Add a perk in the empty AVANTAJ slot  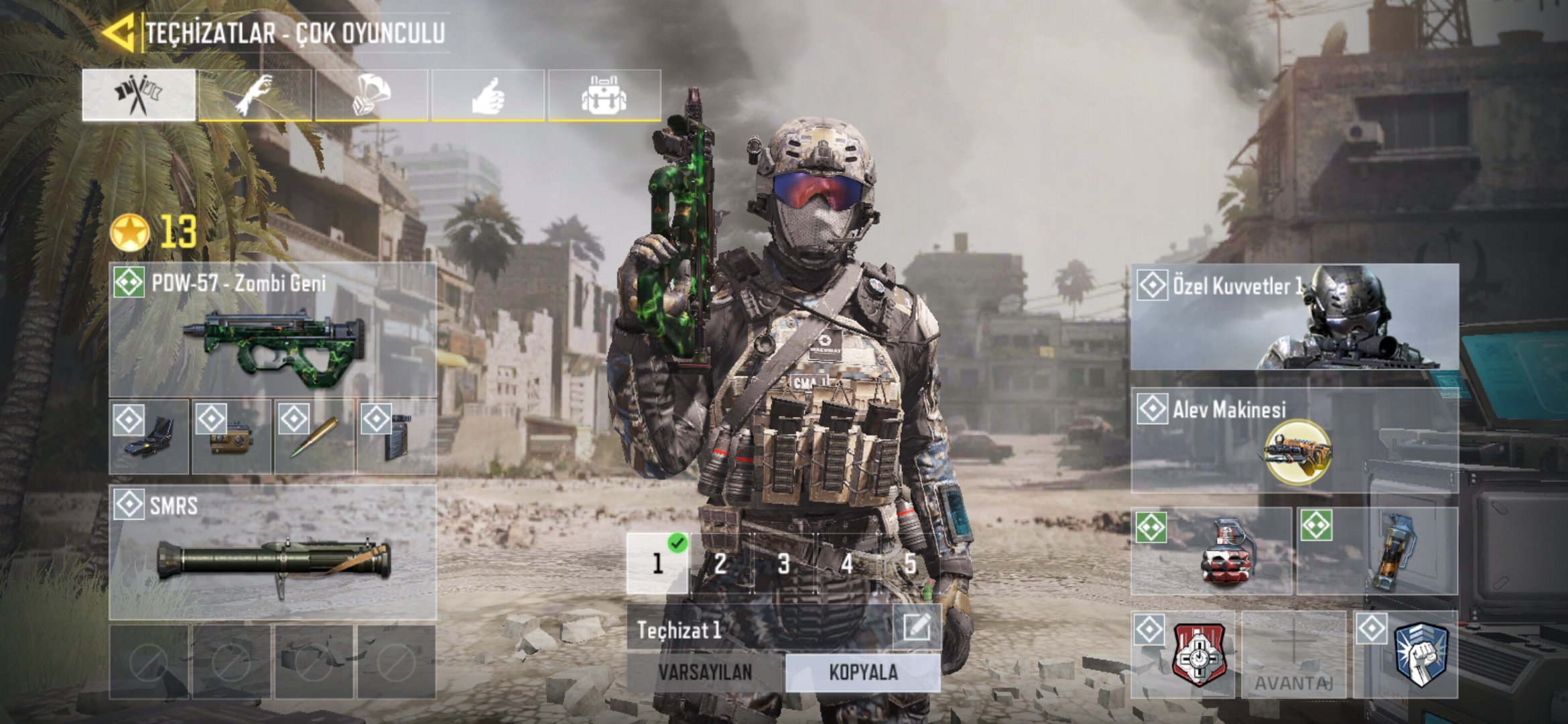(1293, 654)
